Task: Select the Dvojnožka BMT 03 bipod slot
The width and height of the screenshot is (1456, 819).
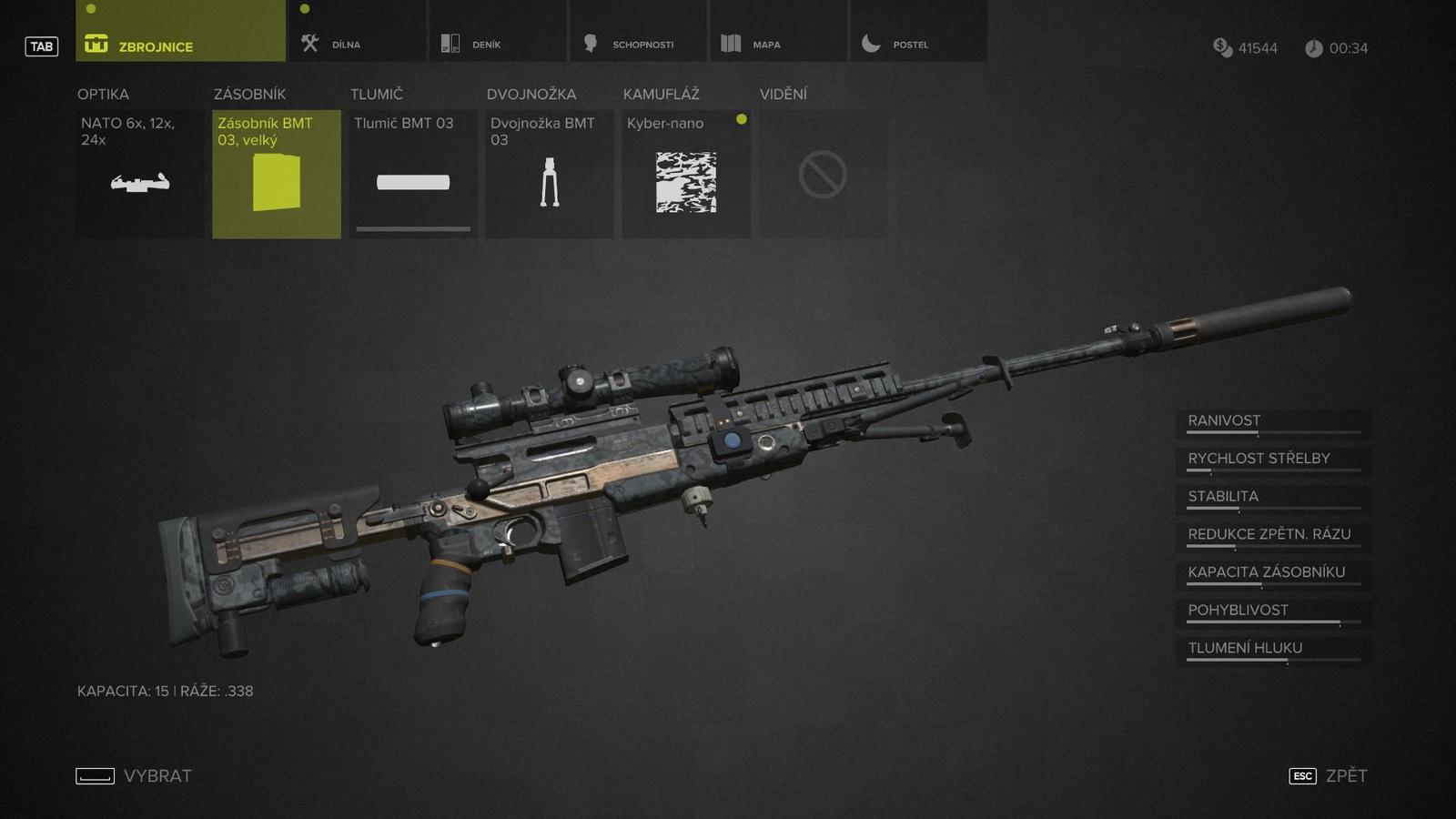Action: point(550,175)
